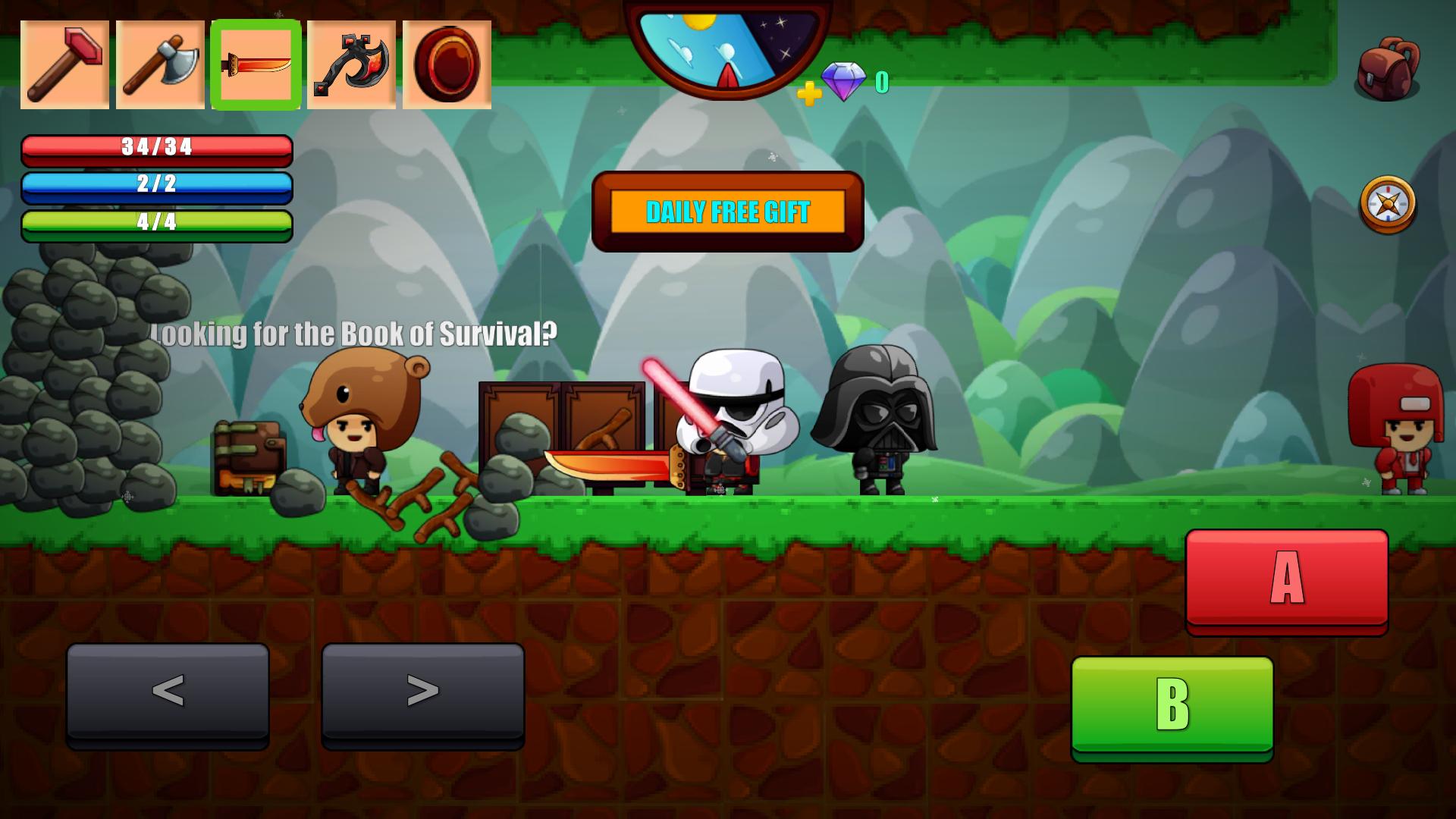Claim the Daily Free Gift
This screenshot has width=1456, height=819.
(727, 212)
